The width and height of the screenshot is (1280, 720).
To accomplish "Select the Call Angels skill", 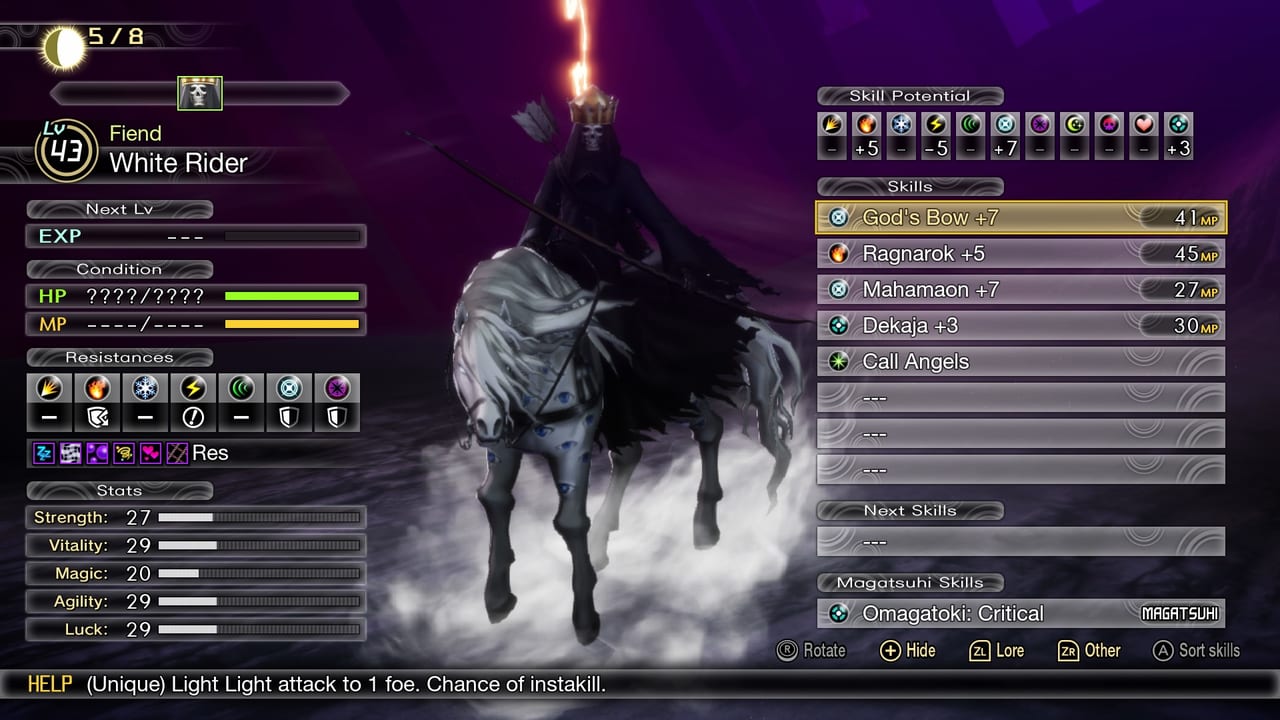I will 1020,361.
